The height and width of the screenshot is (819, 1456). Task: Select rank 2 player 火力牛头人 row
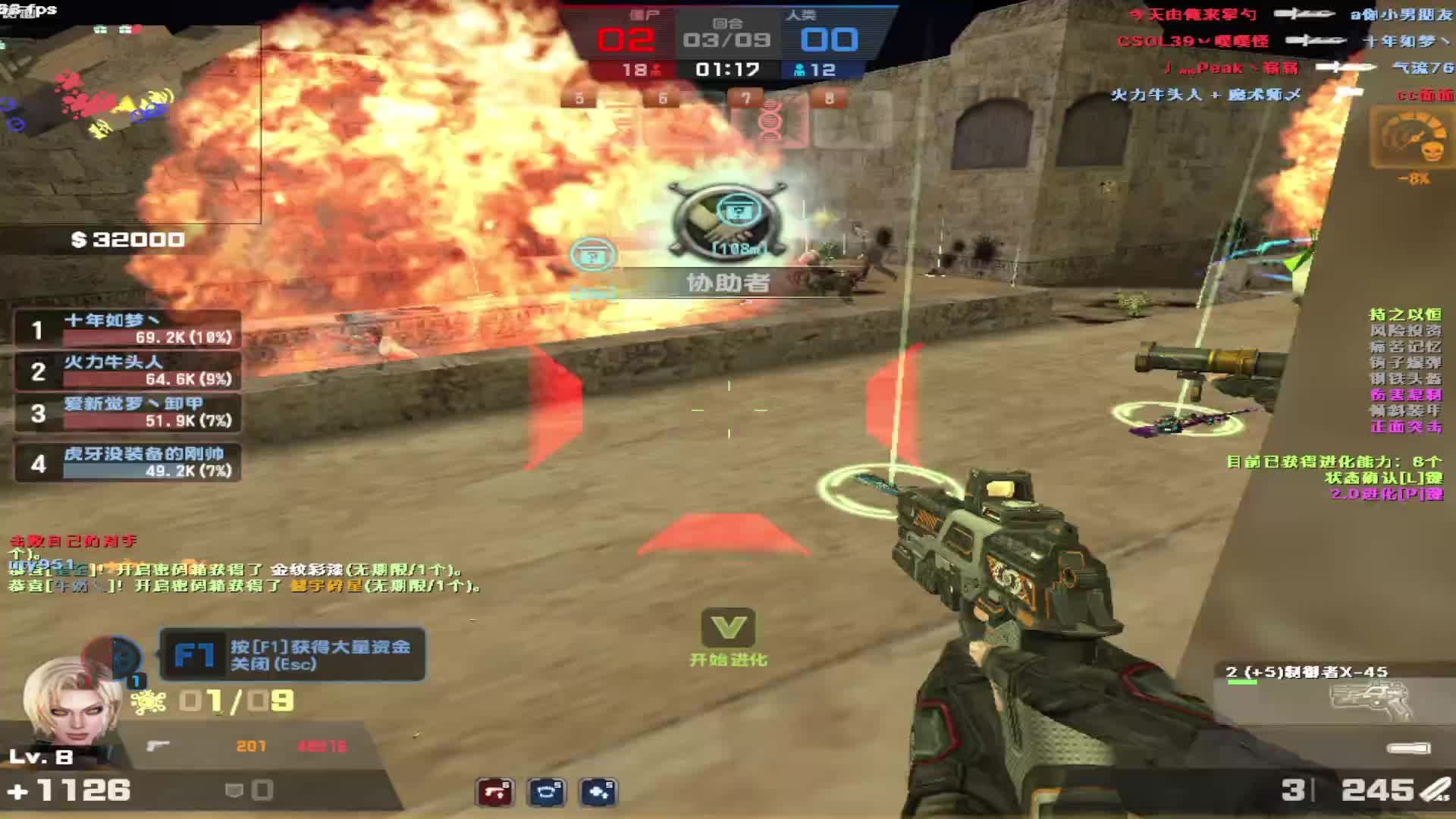click(x=129, y=371)
